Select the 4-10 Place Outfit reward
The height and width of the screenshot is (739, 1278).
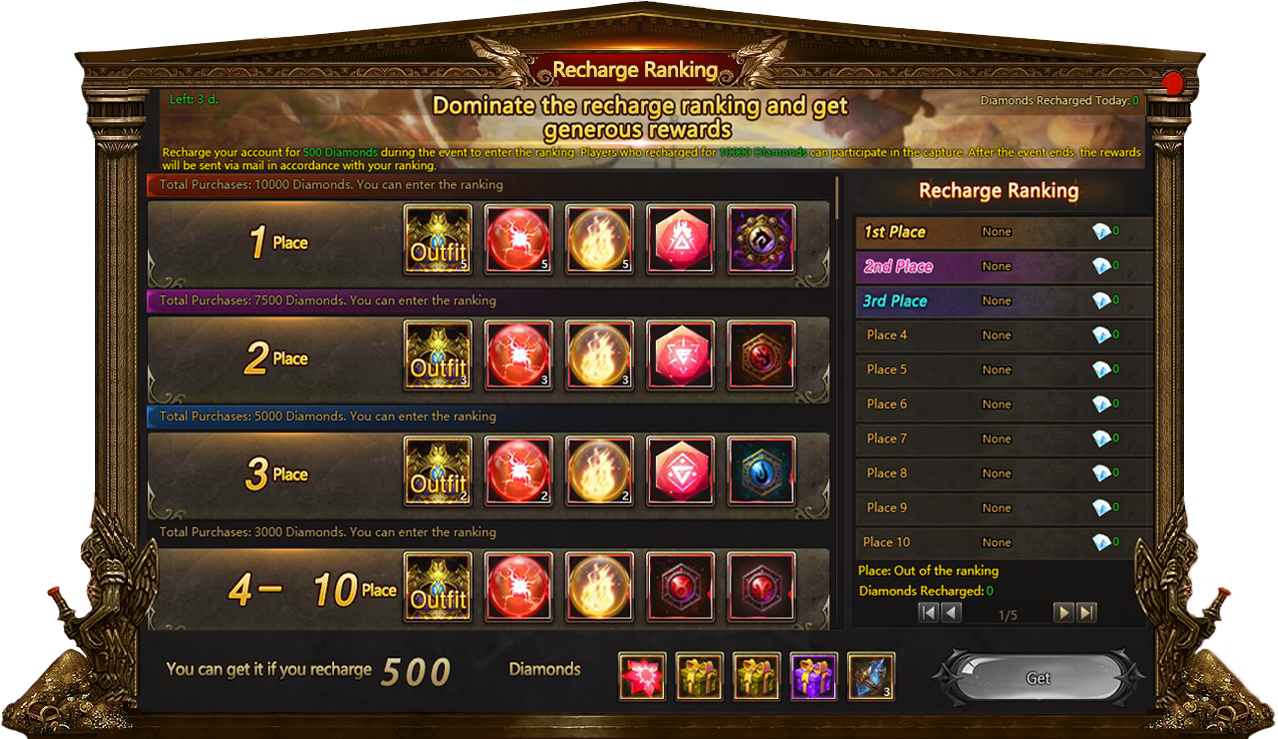click(438, 586)
